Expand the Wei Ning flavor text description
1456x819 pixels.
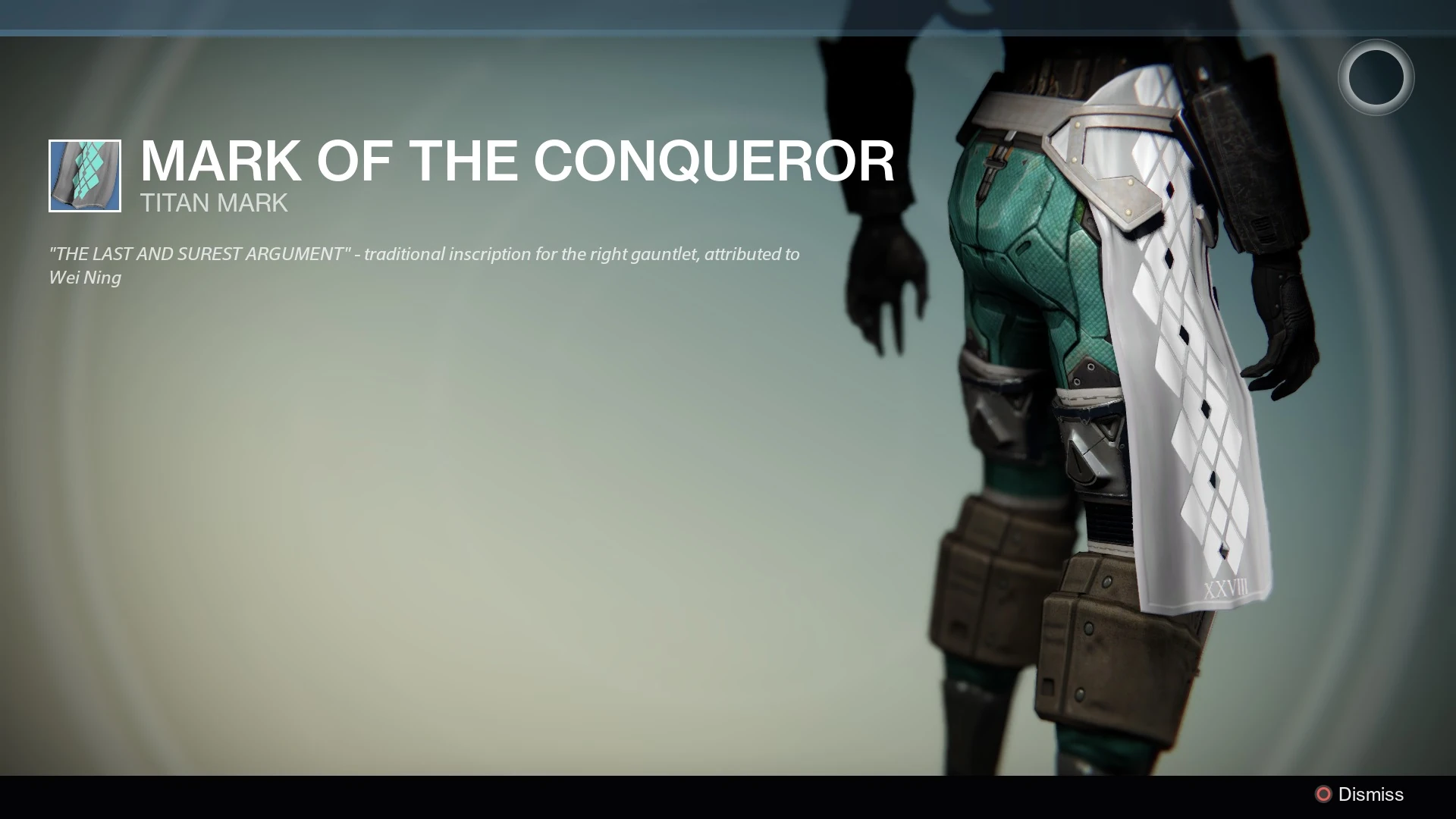425,265
